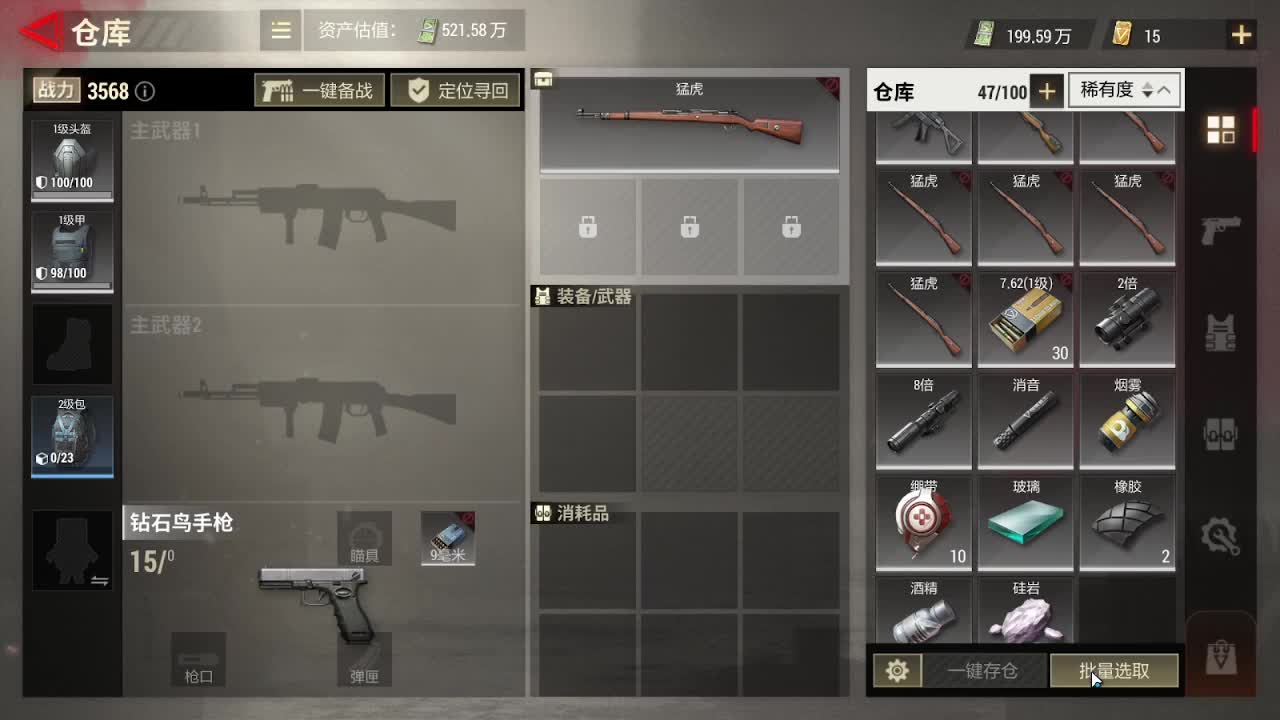Image resolution: width=1280 pixels, height=720 pixels.
Task: Open the firearms category icon on right sidebar
Action: click(x=1222, y=233)
